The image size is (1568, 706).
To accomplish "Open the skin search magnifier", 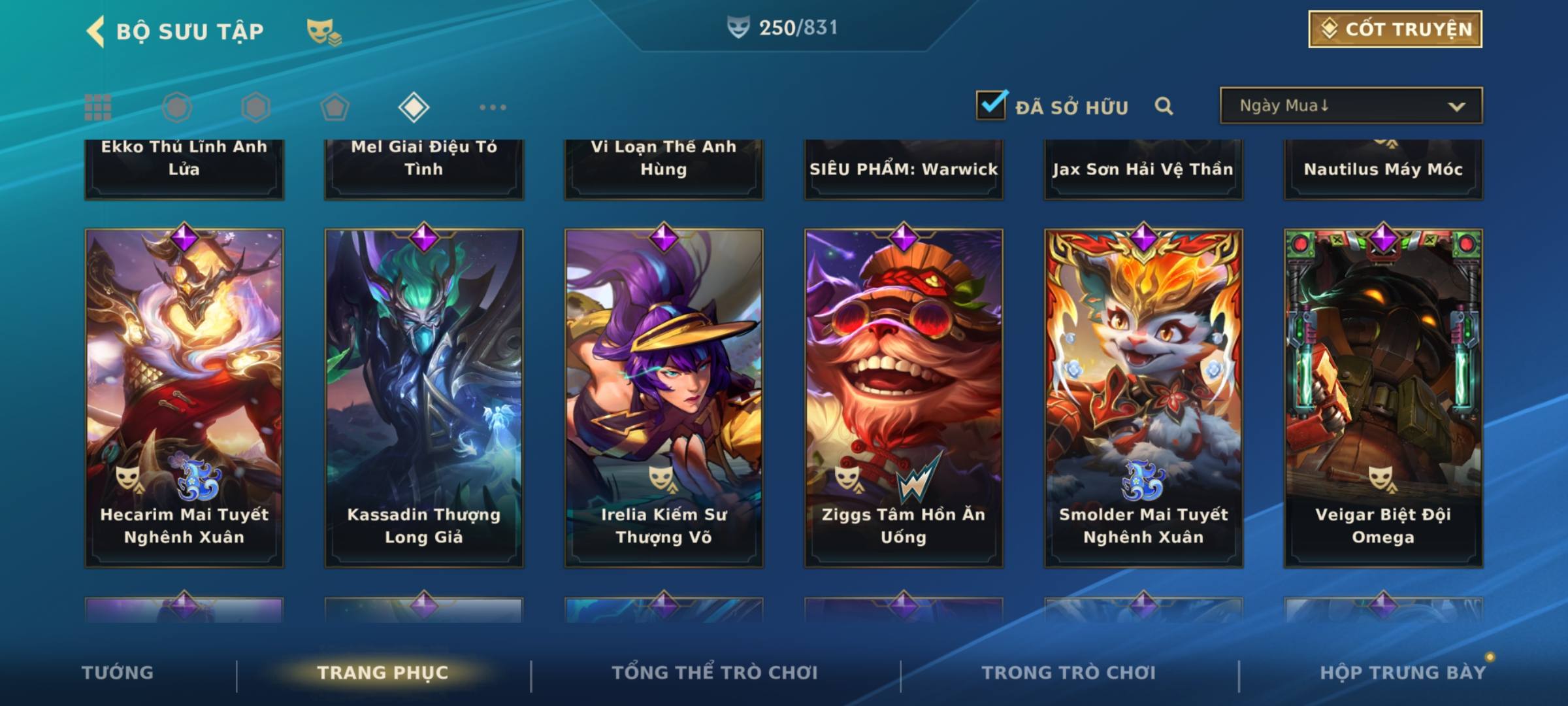I will coord(1164,106).
